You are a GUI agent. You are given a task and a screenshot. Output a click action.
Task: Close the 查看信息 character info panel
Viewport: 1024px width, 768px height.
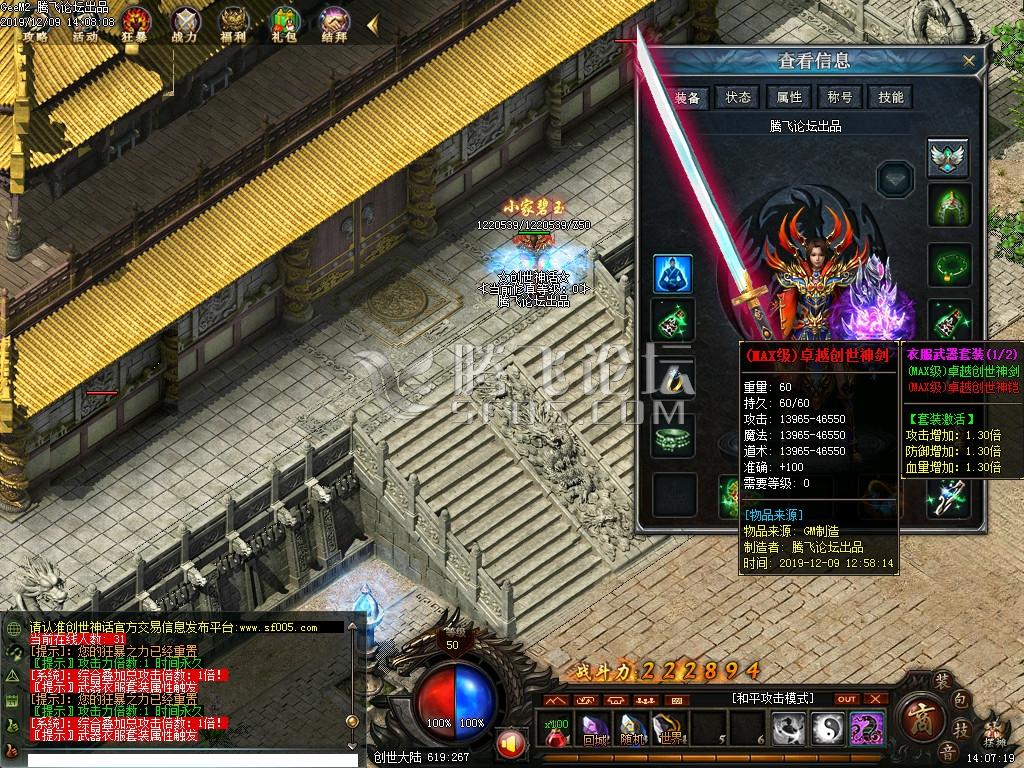click(x=968, y=61)
